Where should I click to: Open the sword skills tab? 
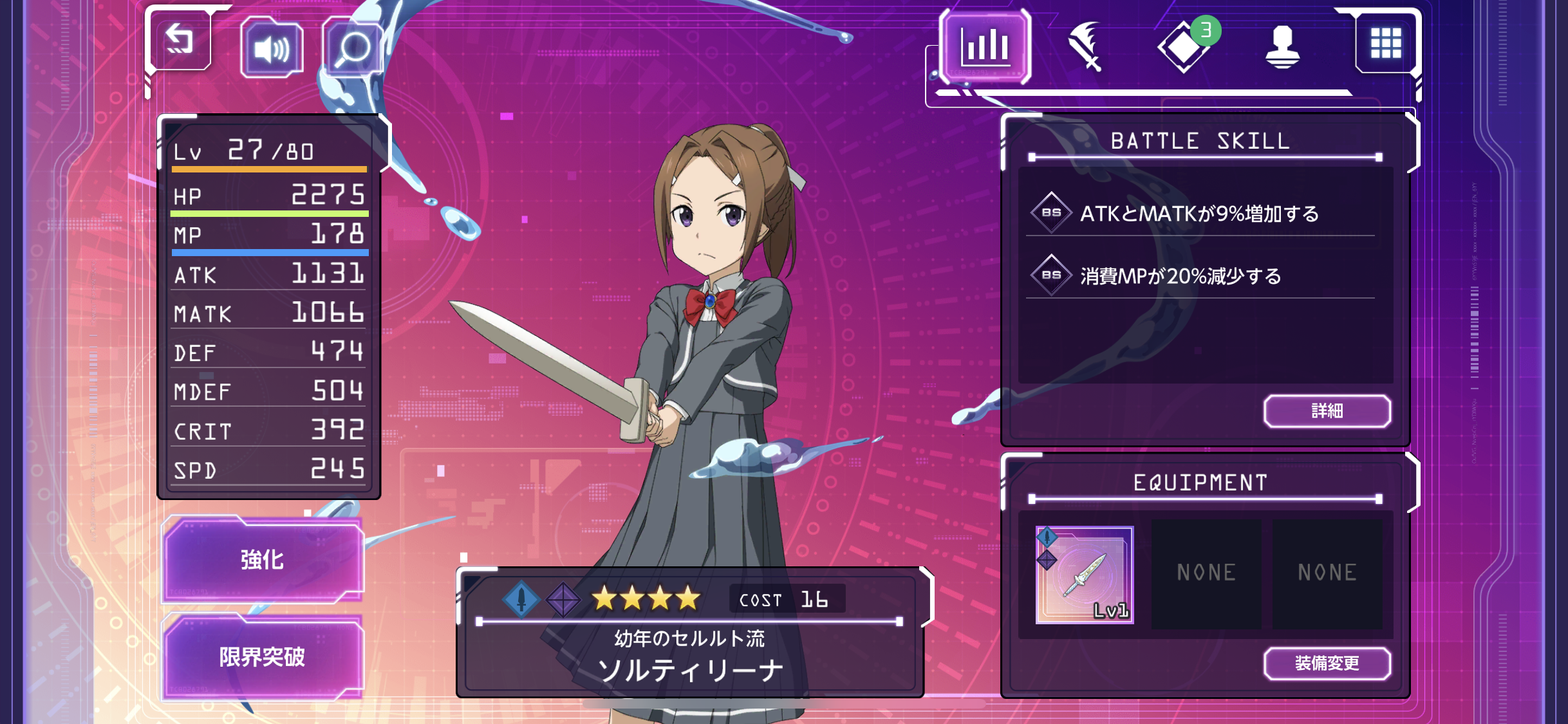1085,46
